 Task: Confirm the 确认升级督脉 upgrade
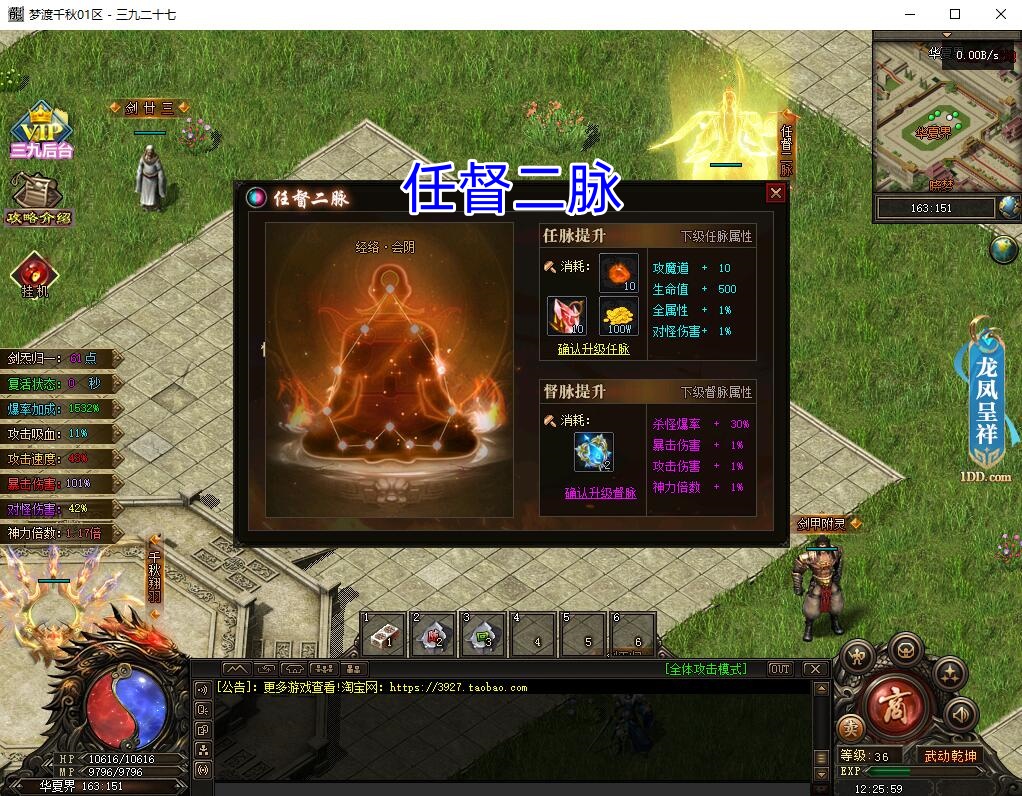pyautogui.click(x=600, y=493)
